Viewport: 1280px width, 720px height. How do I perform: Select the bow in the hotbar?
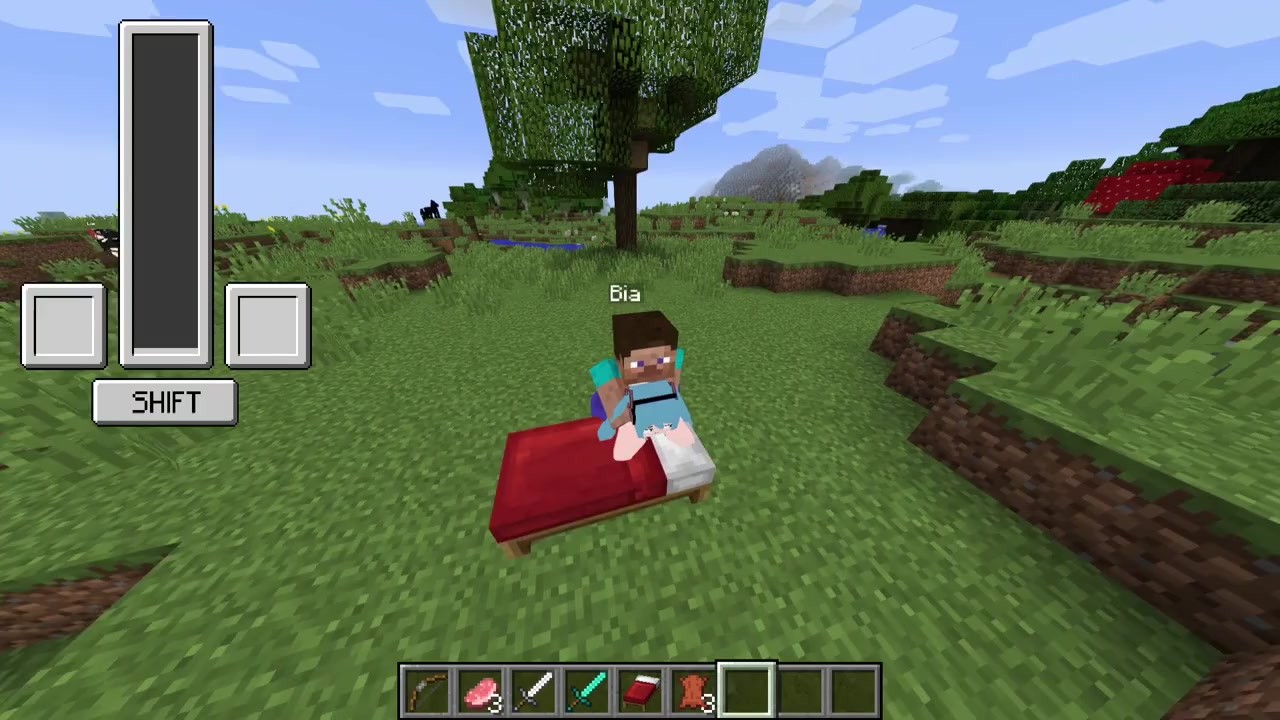pyautogui.click(x=427, y=692)
